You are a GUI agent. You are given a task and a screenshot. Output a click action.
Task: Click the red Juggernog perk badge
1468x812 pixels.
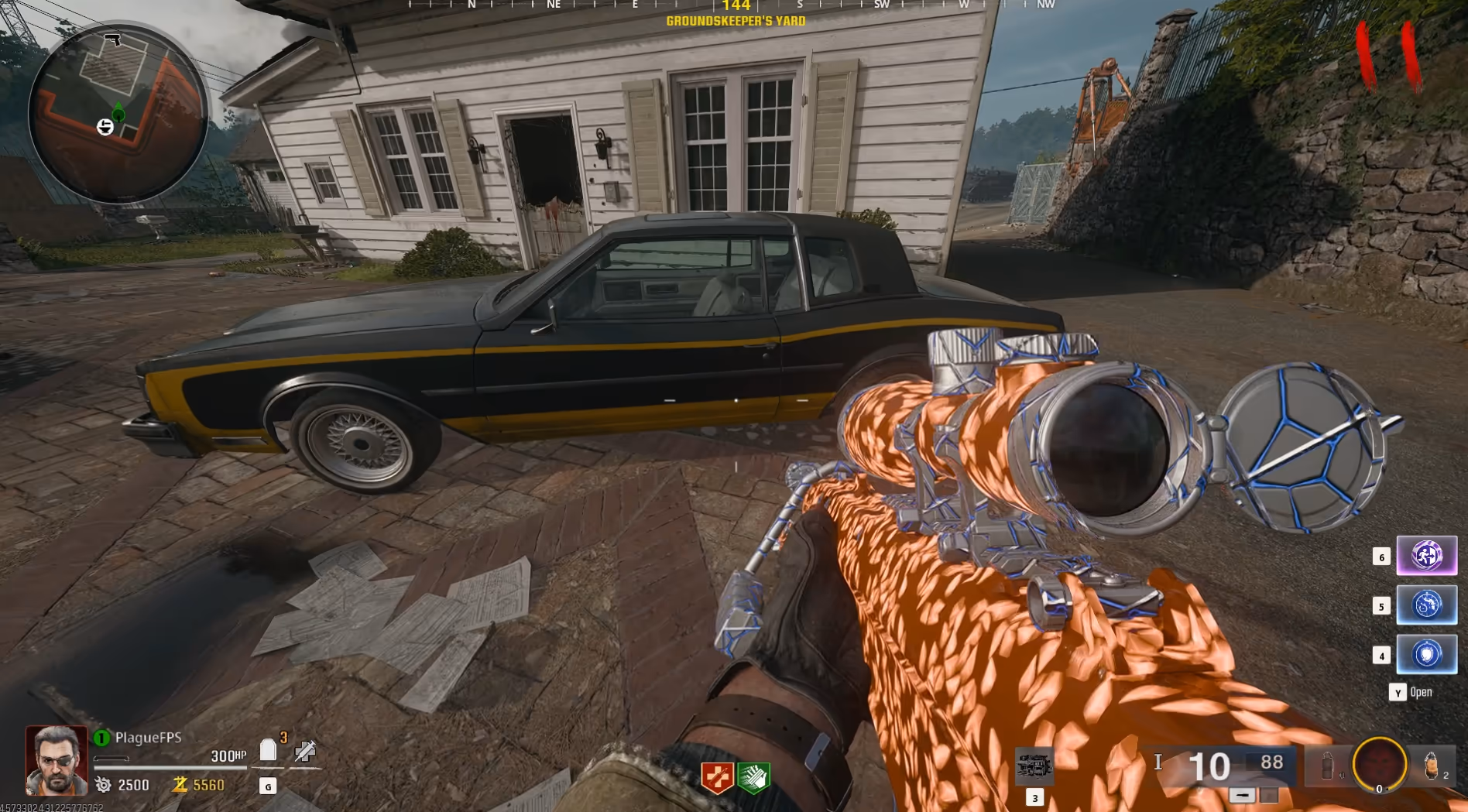coord(717,776)
